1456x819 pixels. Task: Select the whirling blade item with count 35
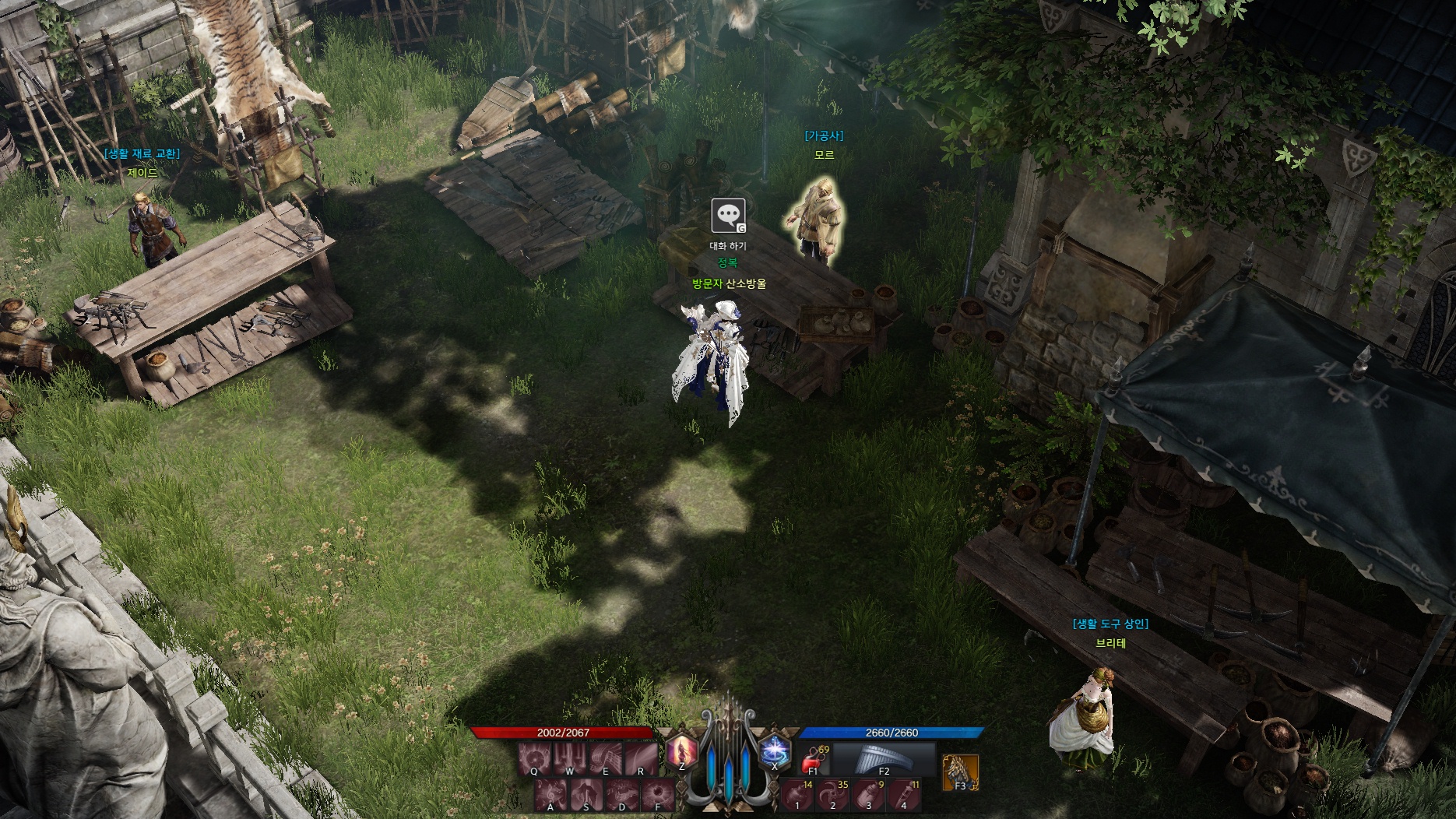833,795
